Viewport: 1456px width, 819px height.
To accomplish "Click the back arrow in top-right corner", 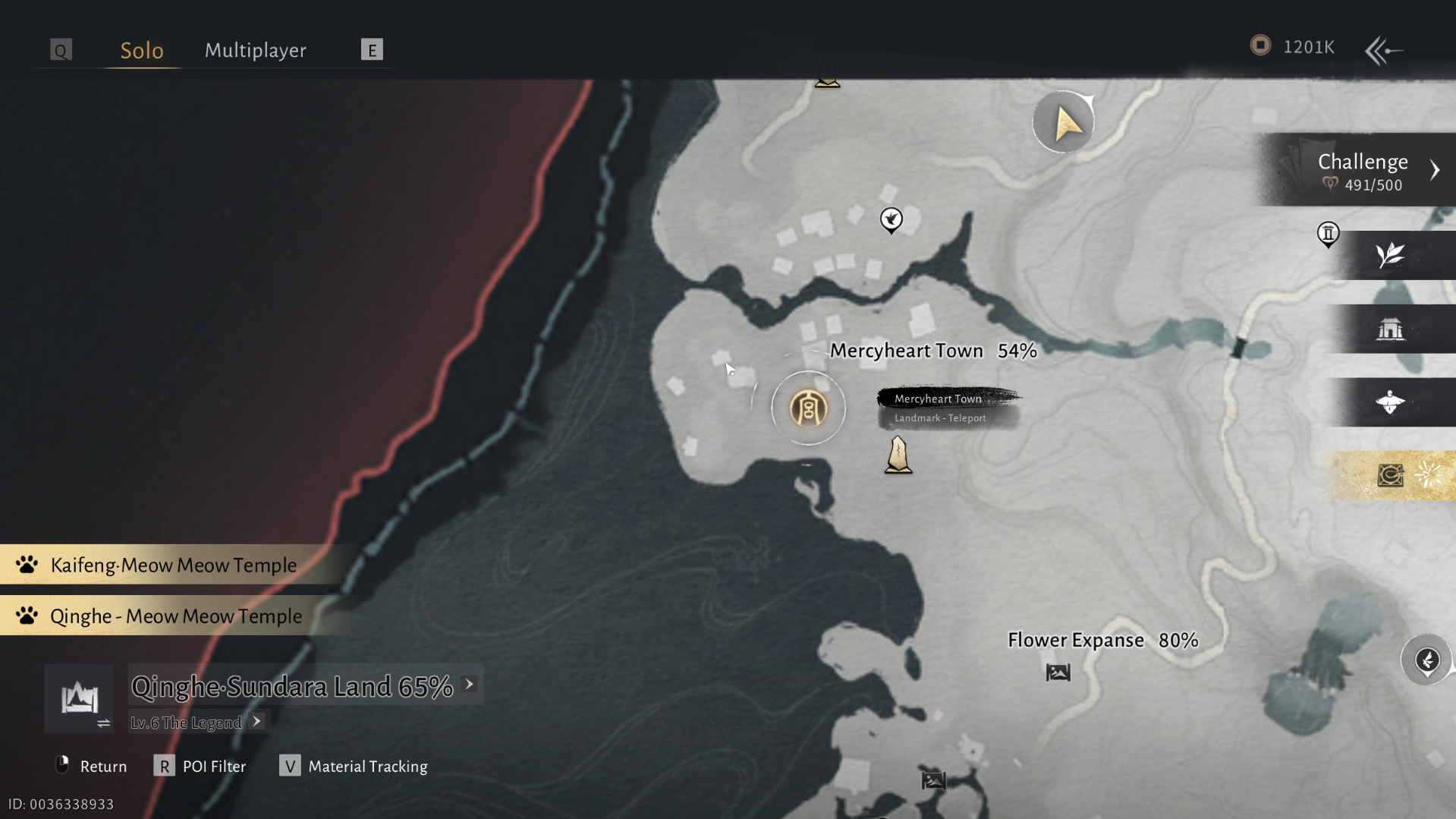I will (1382, 51).
